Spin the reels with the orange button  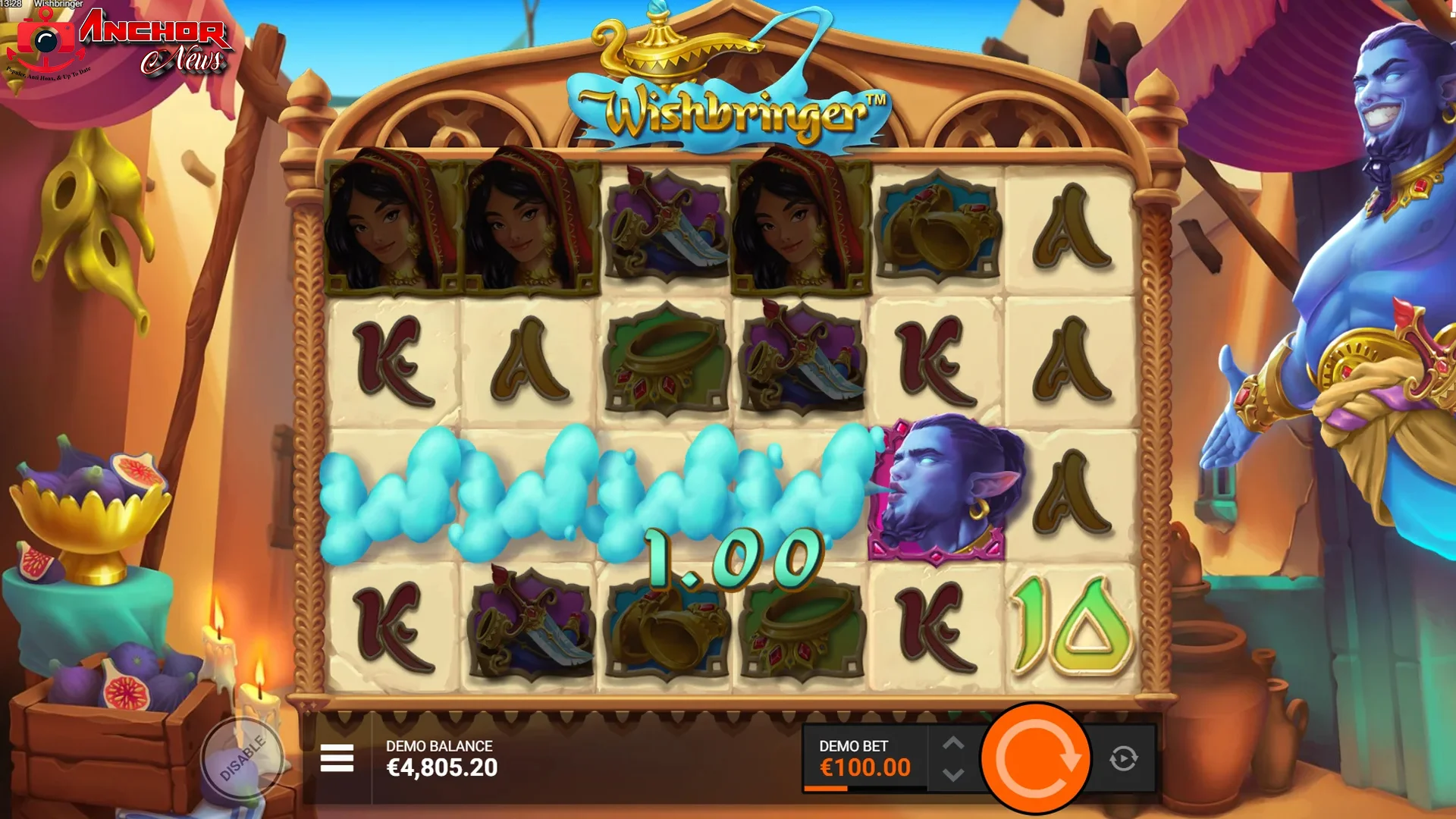(x=1036, y=758)
